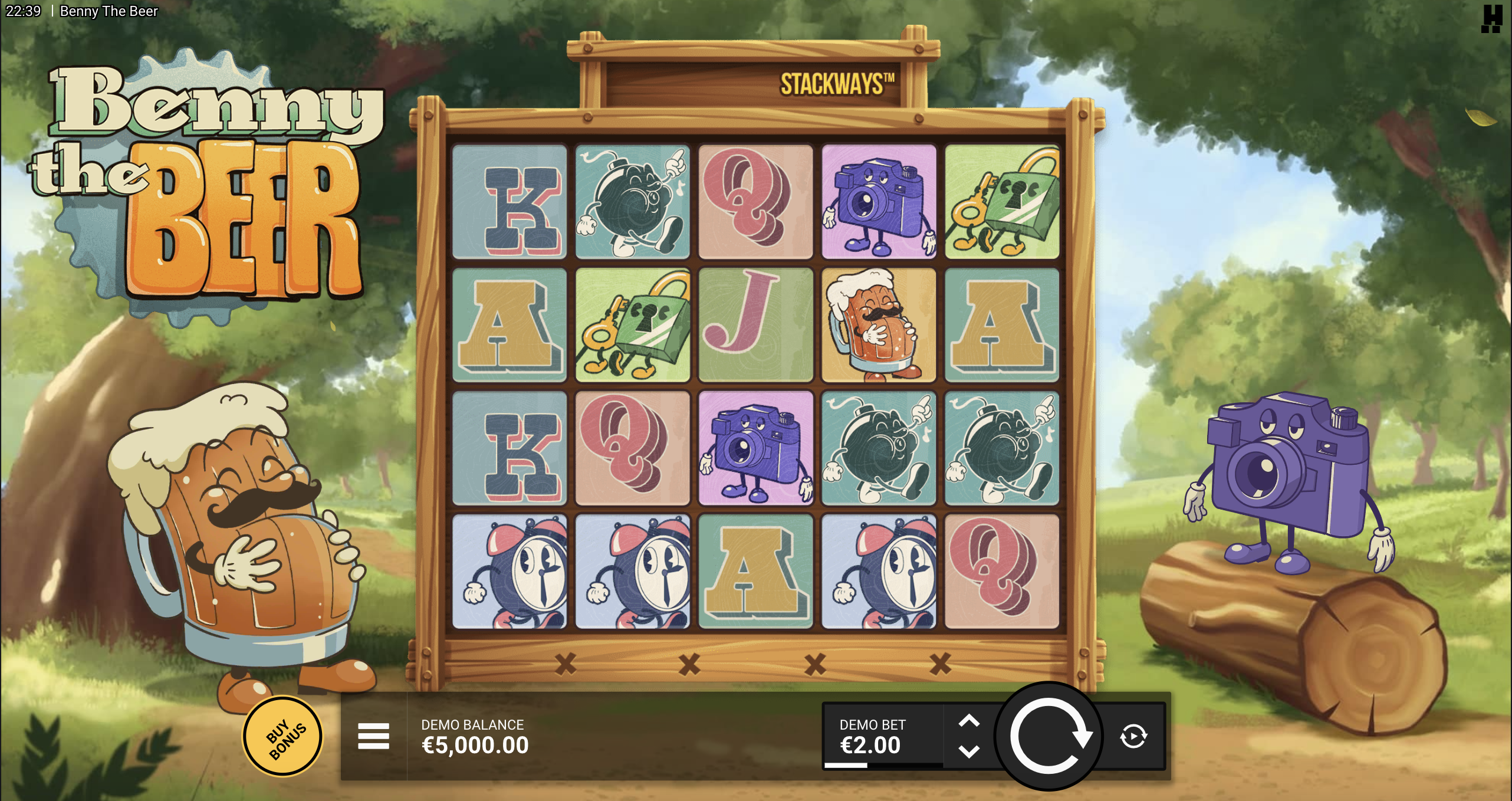
Task: Click the Hacksaw logo in the corner
Action: tap(1491, 18)
